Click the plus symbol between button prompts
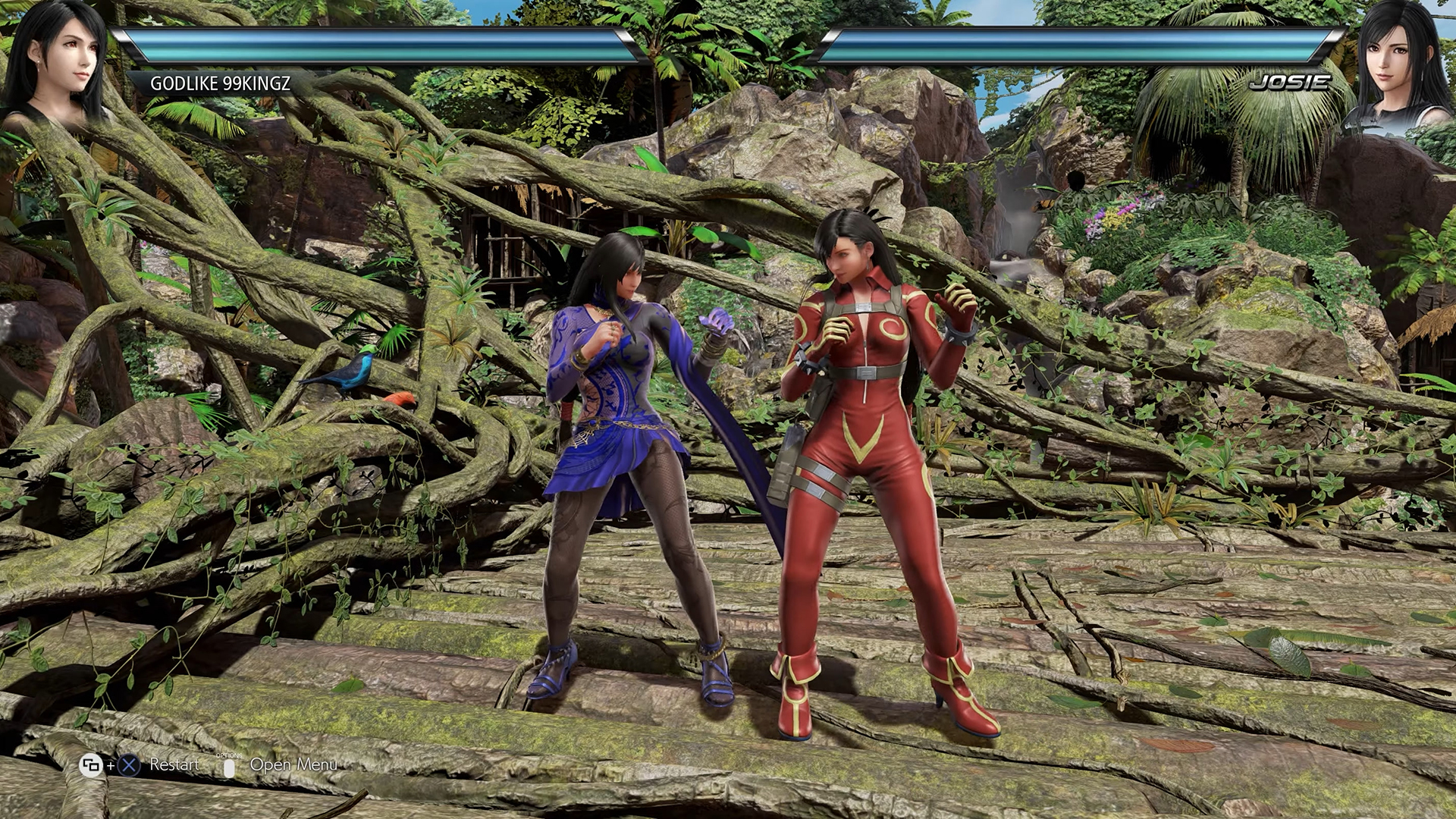The image size is (1456, 819). coord(110,766)
